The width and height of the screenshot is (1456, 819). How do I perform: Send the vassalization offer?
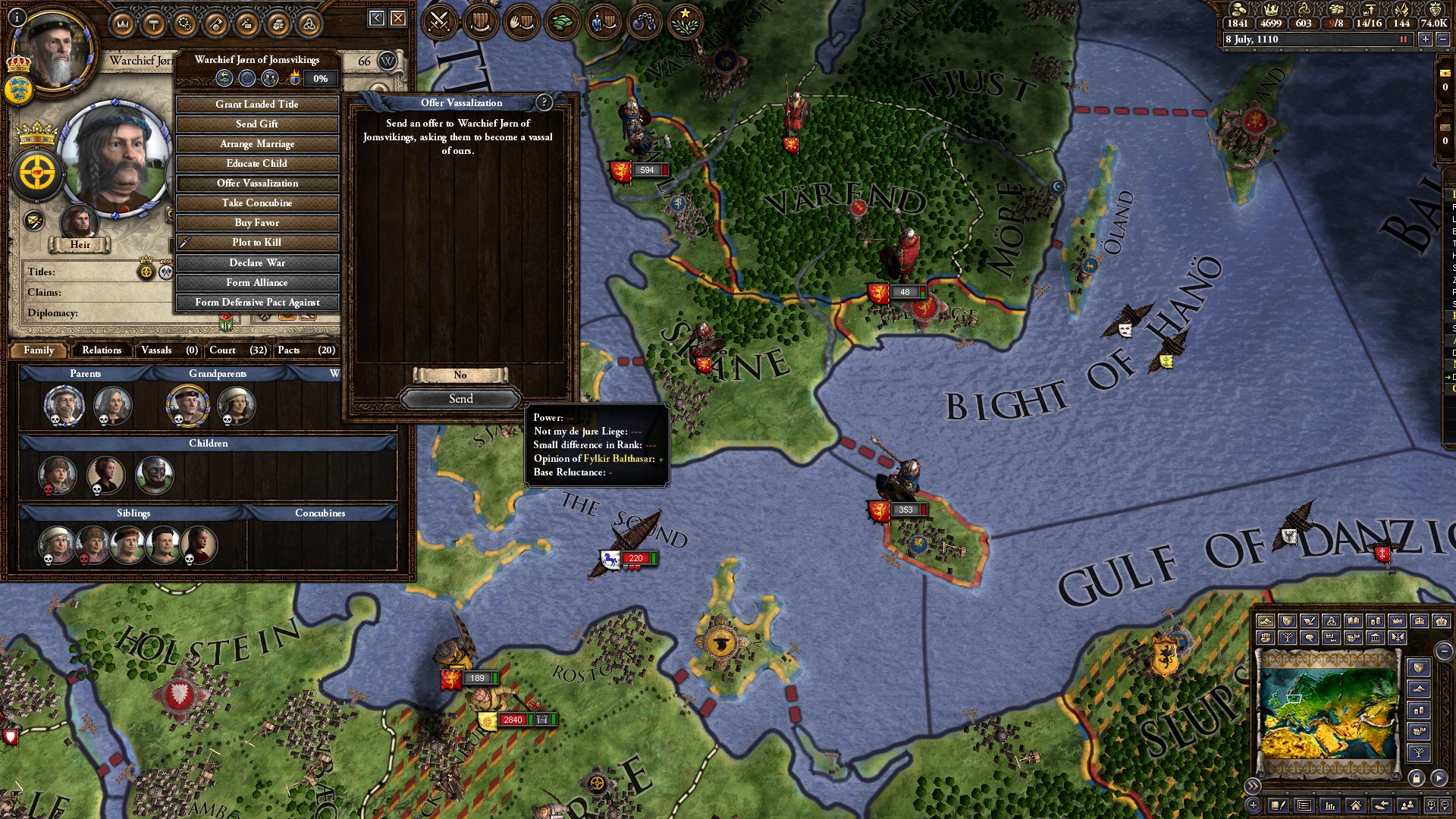click(x=460, y=399)
